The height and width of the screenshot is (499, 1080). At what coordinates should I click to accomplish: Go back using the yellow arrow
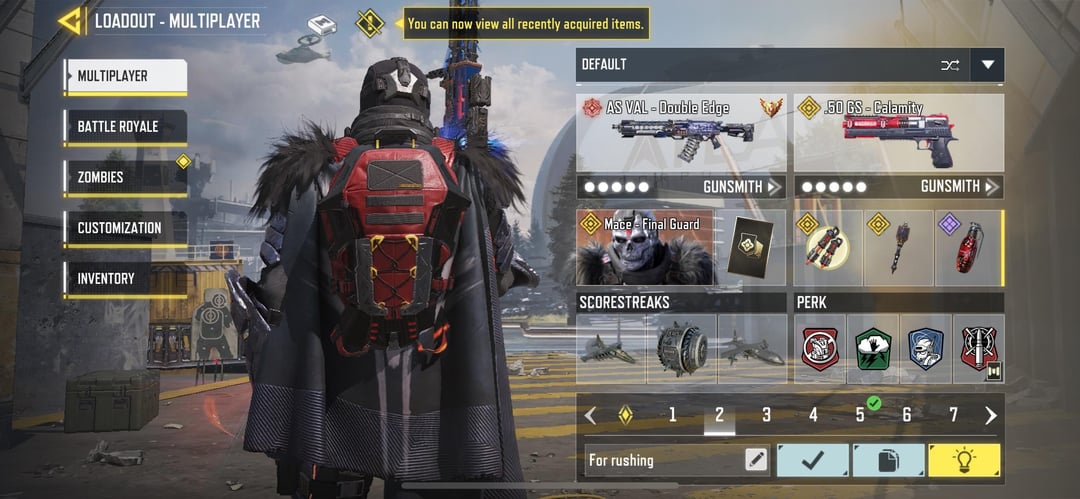click(70, 21)
